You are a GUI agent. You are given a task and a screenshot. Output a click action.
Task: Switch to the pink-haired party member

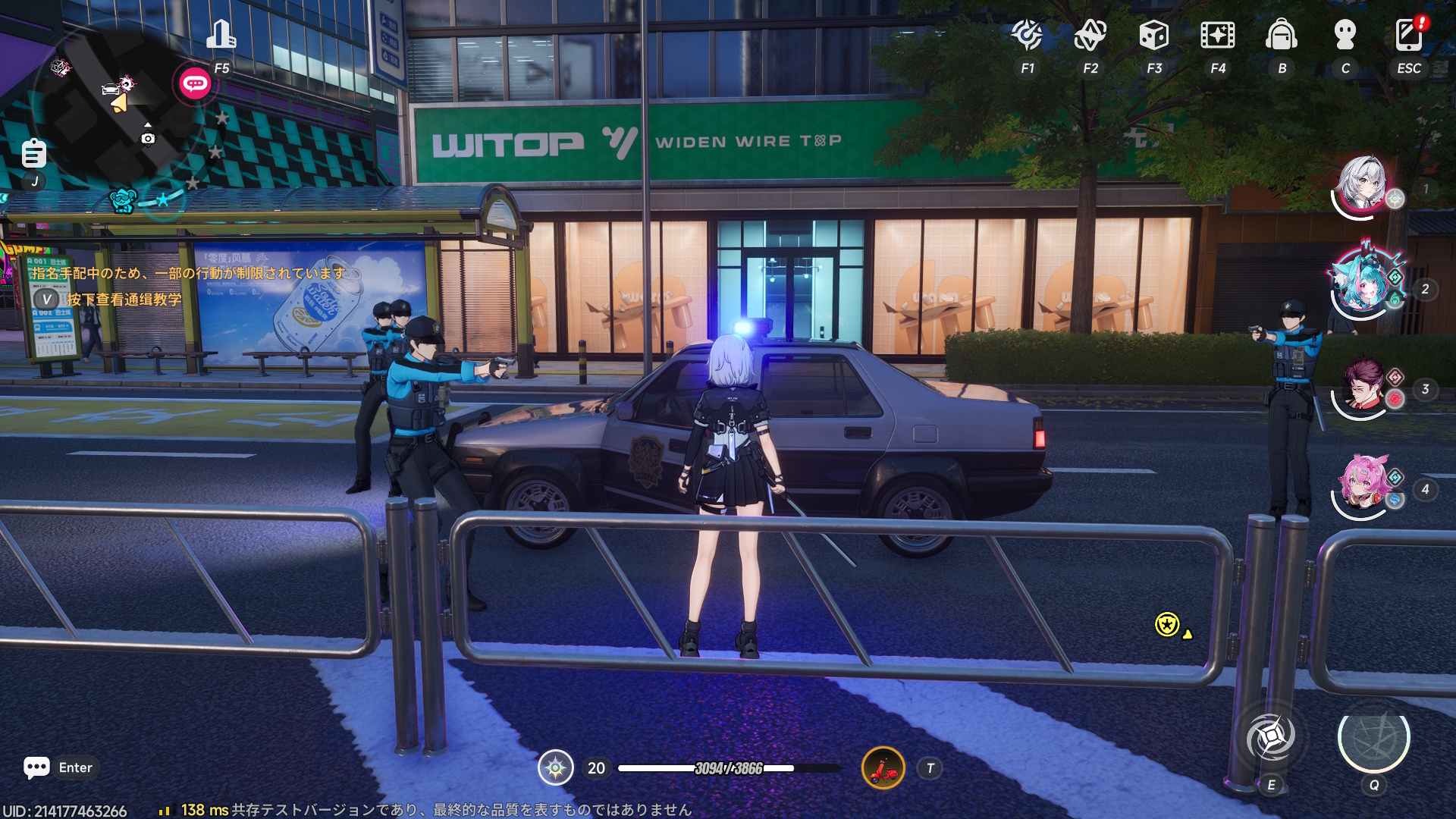click(x=1363, y=485)
